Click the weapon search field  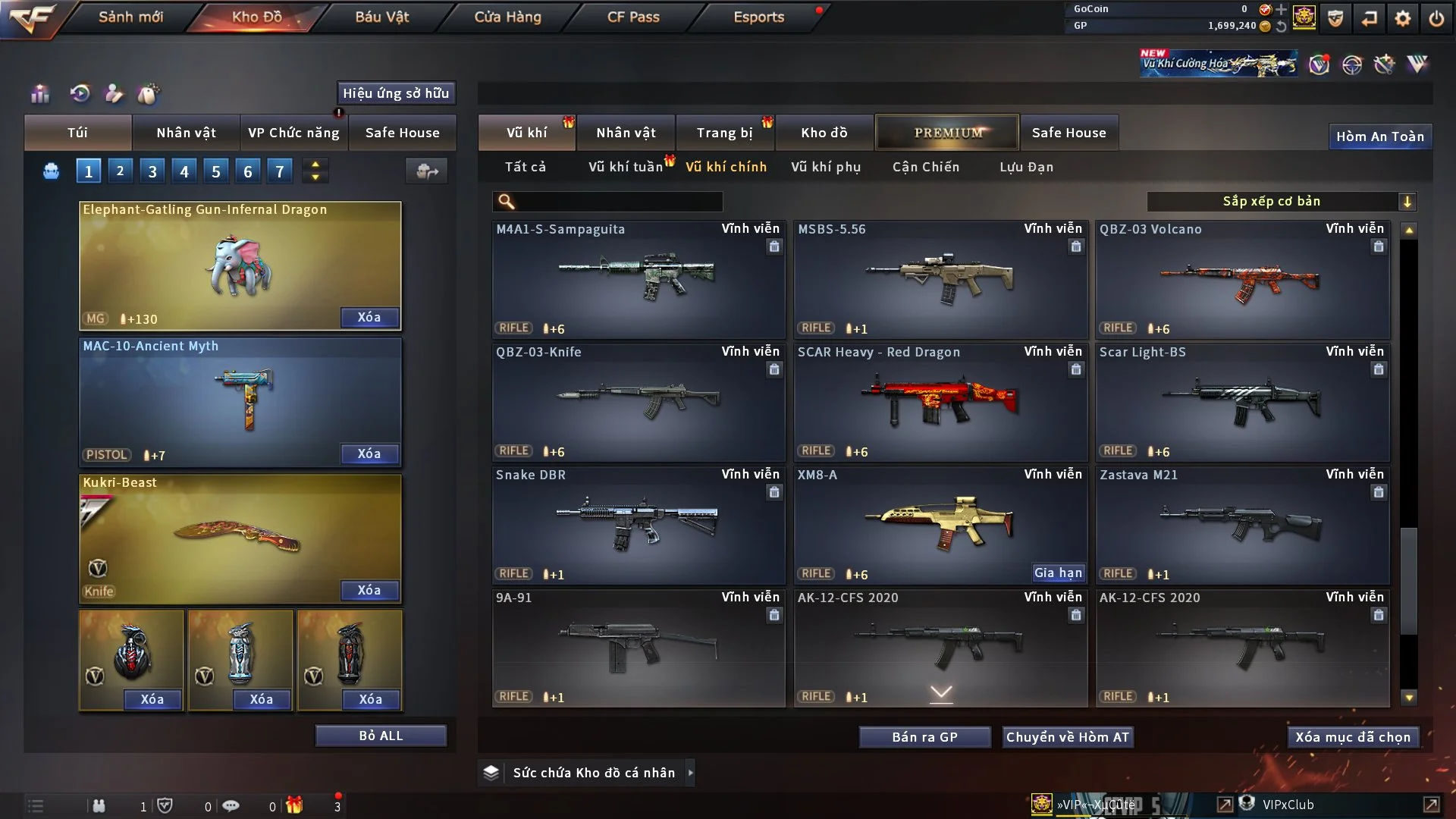618,202
